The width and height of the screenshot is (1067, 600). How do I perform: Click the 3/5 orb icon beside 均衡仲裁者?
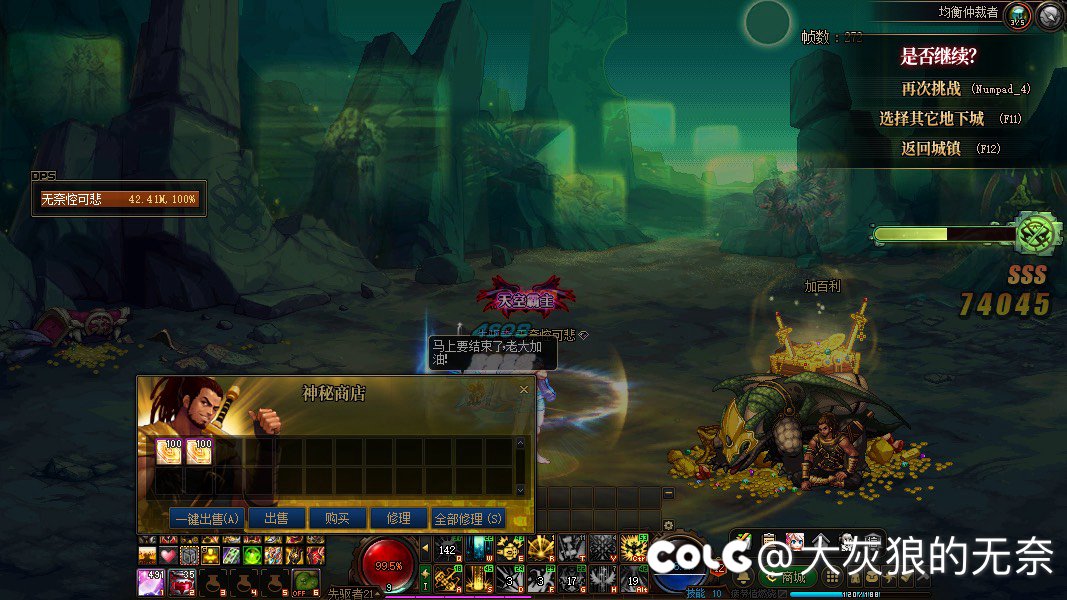[x=1018, y=15]
